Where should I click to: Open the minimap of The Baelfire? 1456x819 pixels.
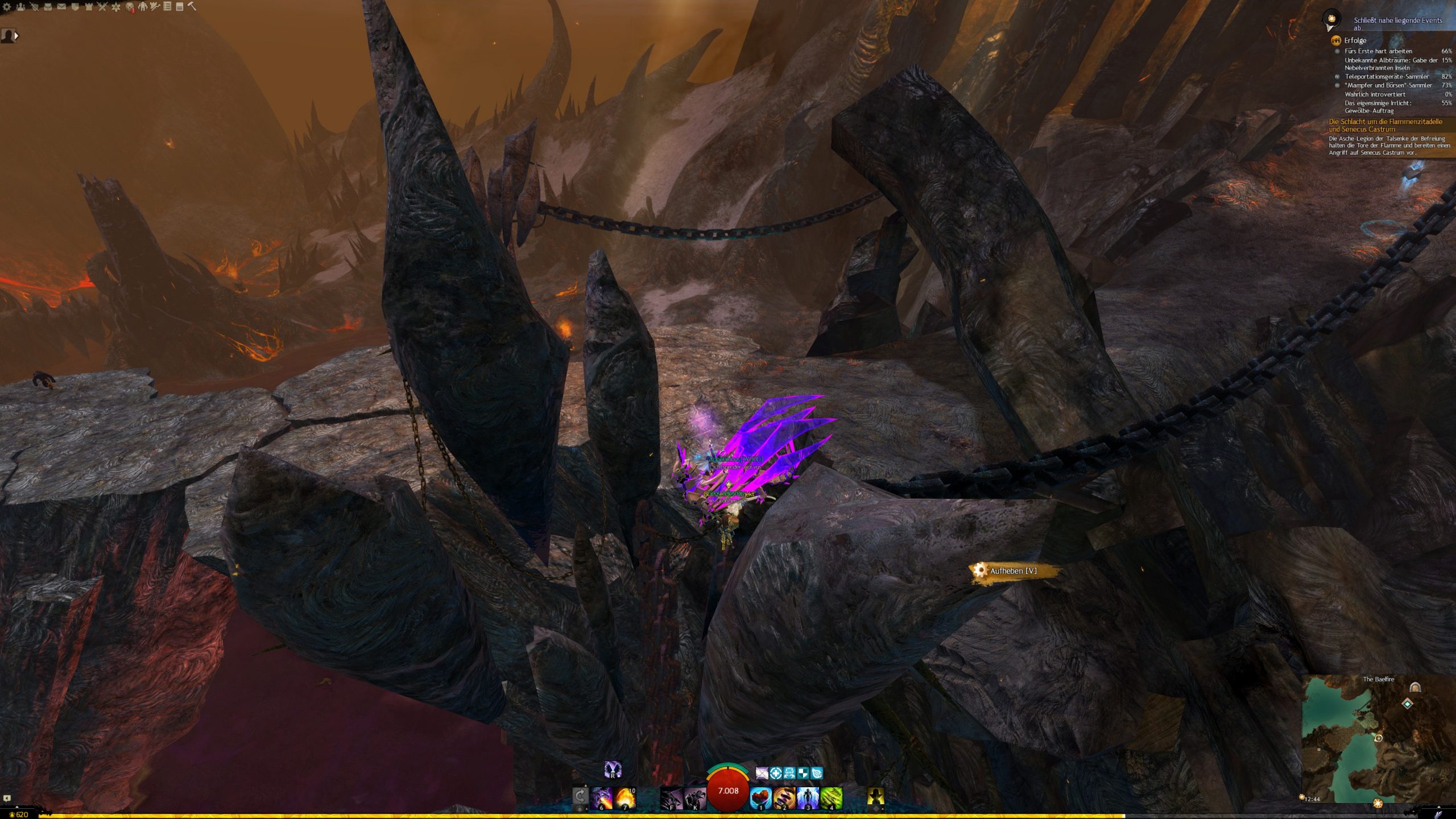(1378, 739)
